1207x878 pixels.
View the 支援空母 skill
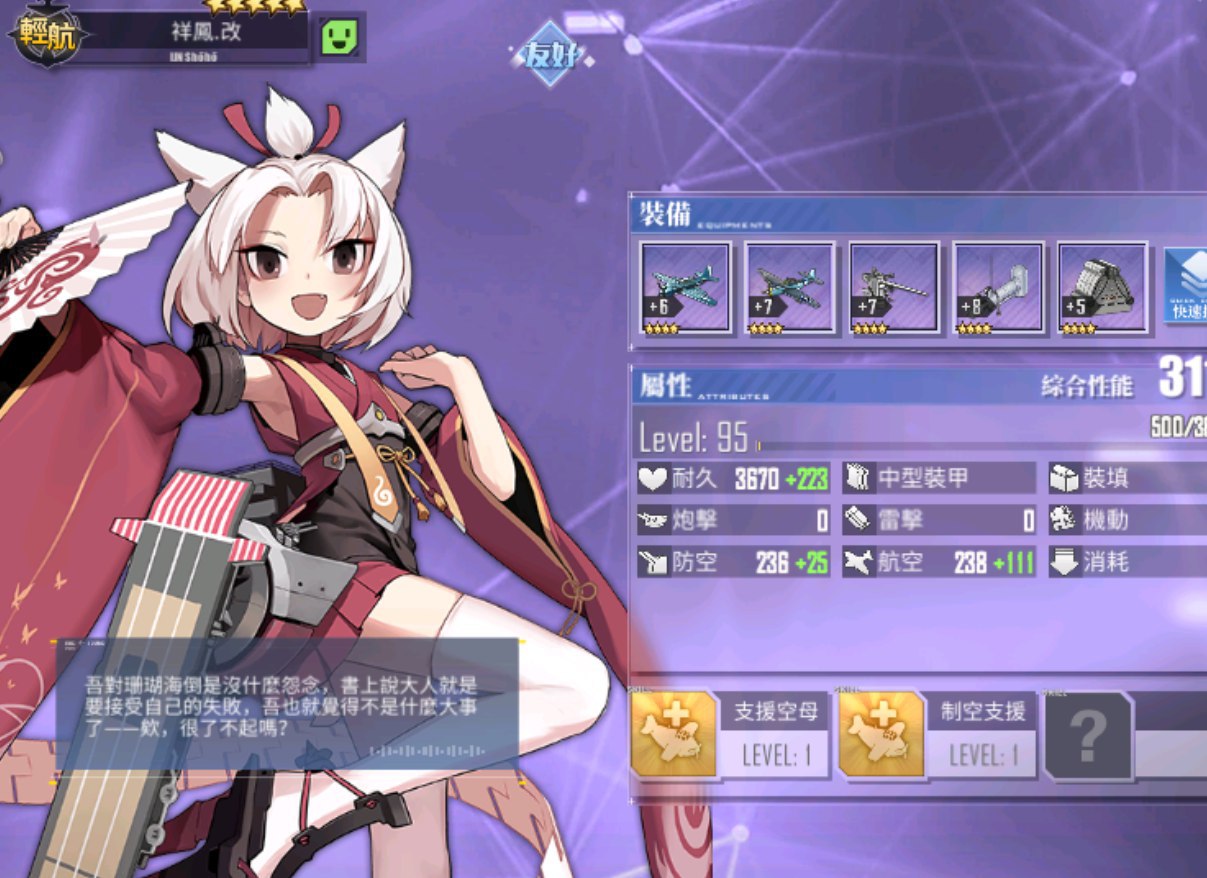(x=731, y=735)
